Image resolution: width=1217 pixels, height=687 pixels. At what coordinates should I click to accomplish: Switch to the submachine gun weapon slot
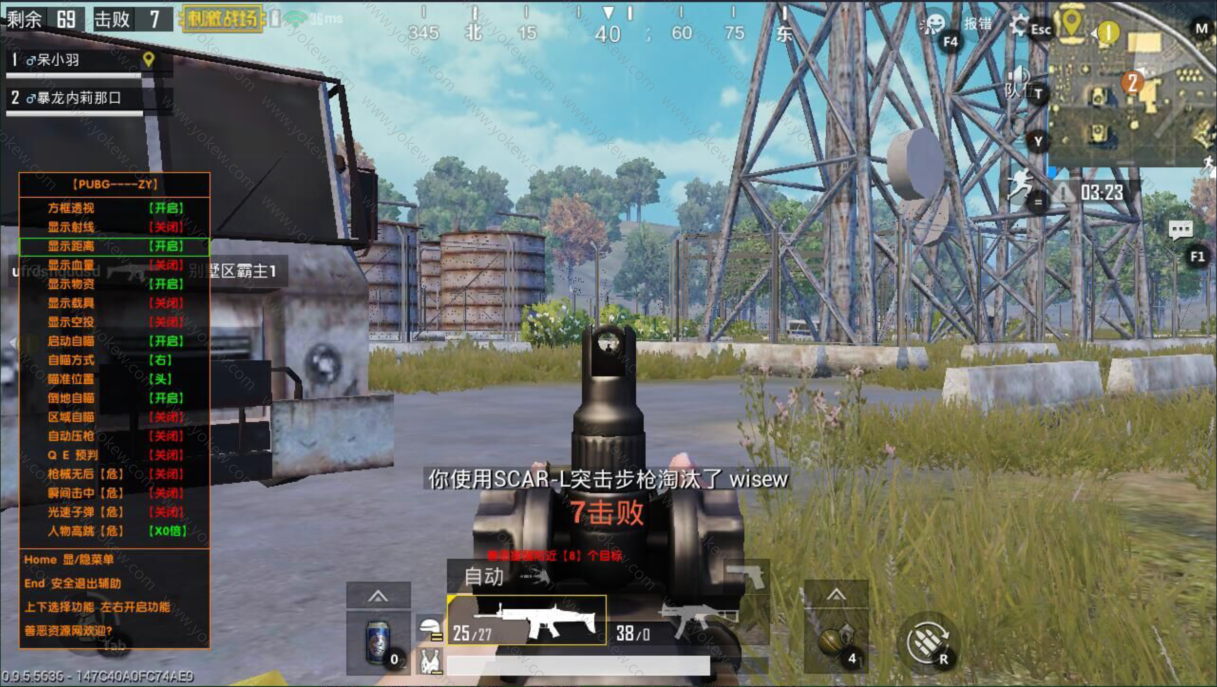[x=690, y=621]
